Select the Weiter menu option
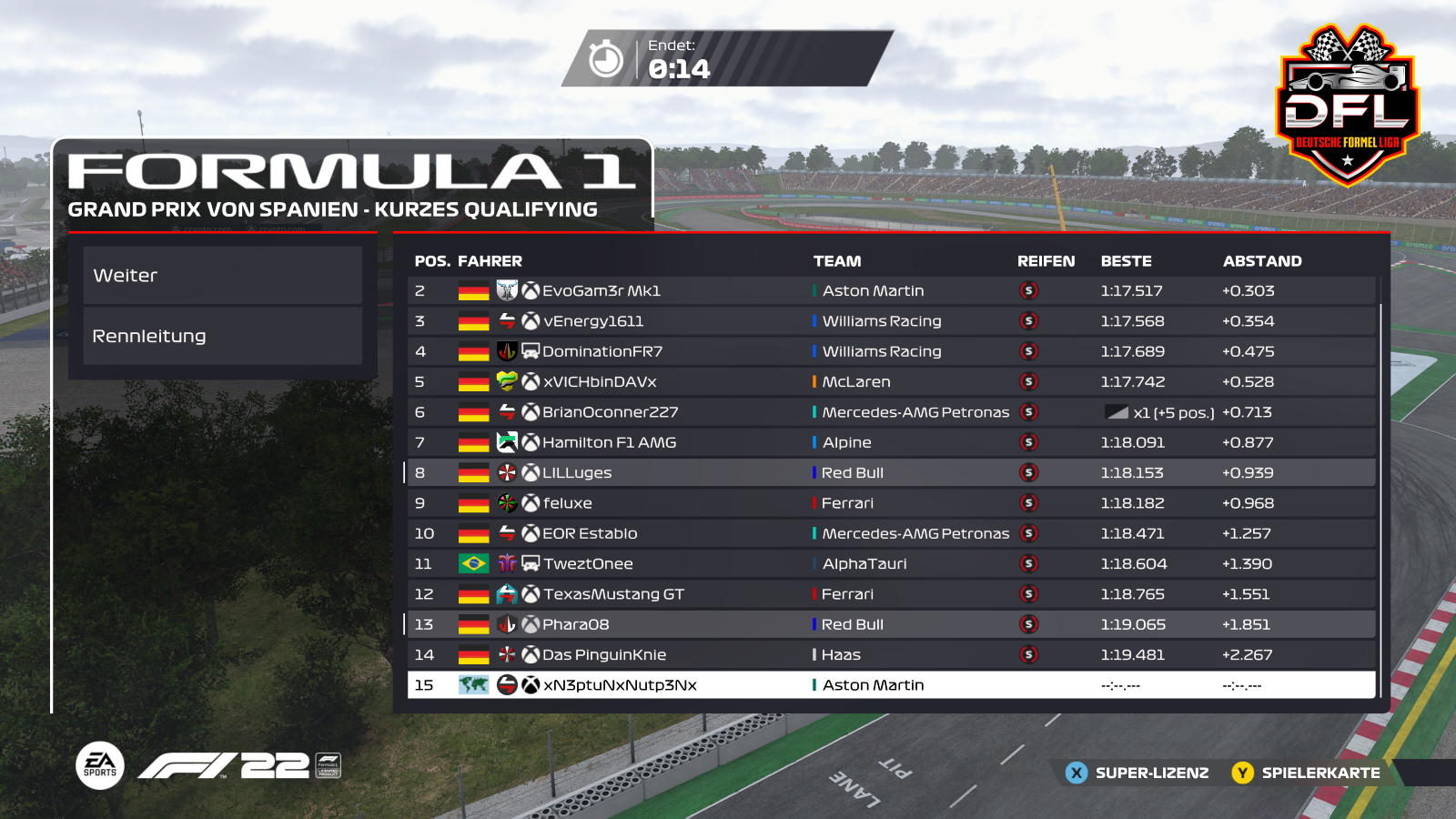Image resolution: width=1456 pixels, height=819 pixels. (222, 276)
